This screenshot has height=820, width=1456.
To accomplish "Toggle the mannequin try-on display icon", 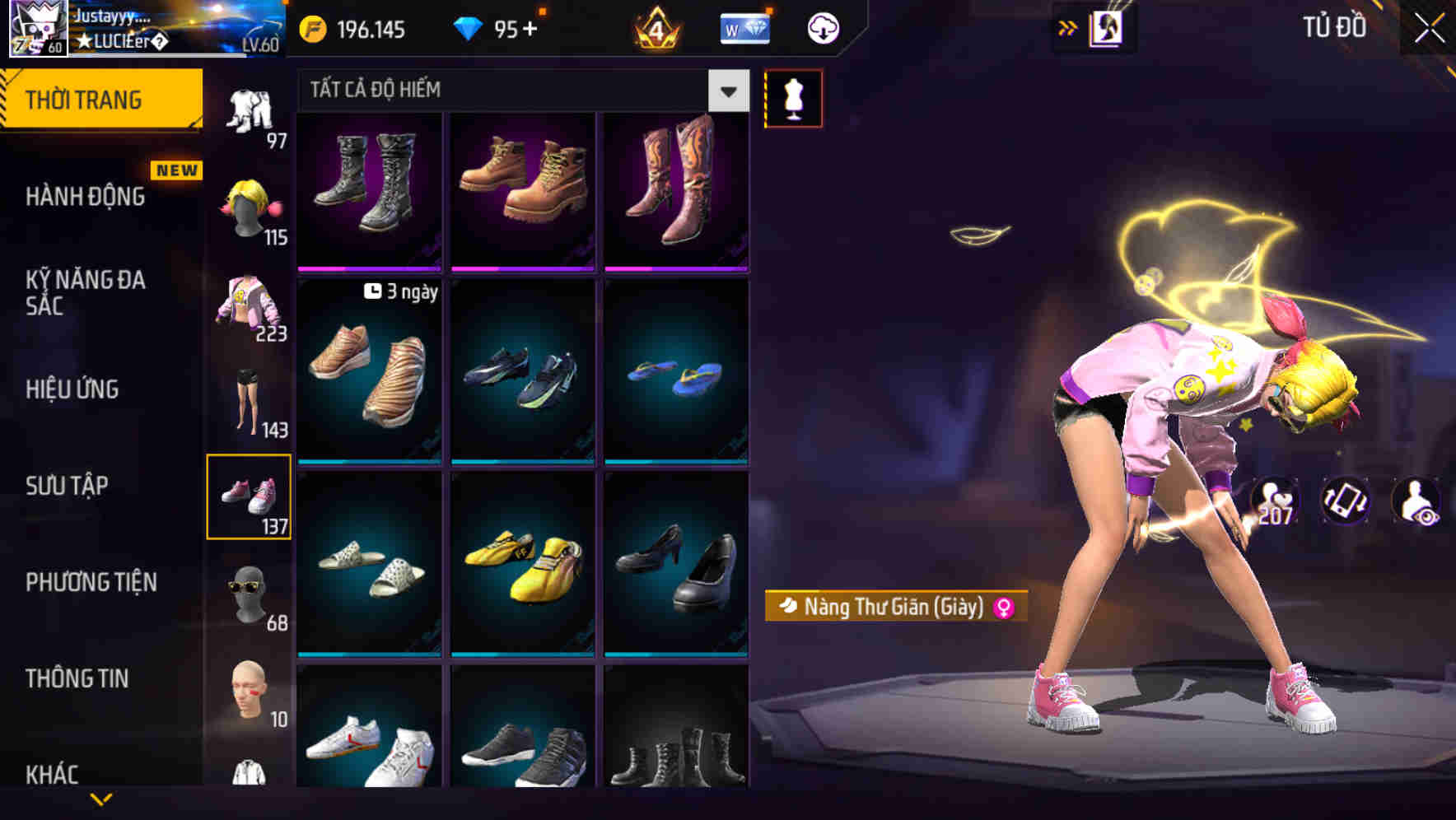I will [793, 98].
